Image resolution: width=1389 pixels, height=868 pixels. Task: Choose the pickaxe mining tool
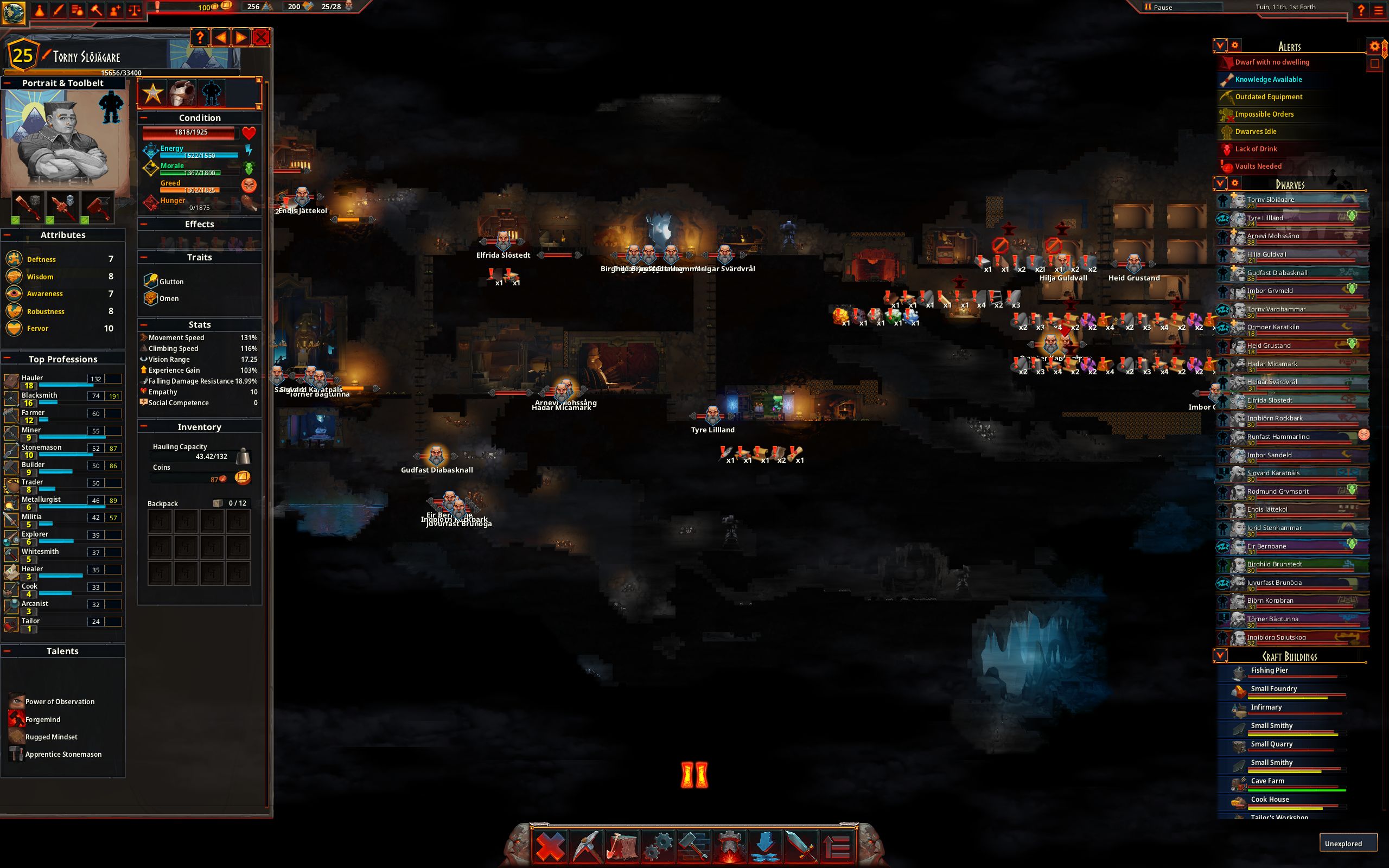585,846
